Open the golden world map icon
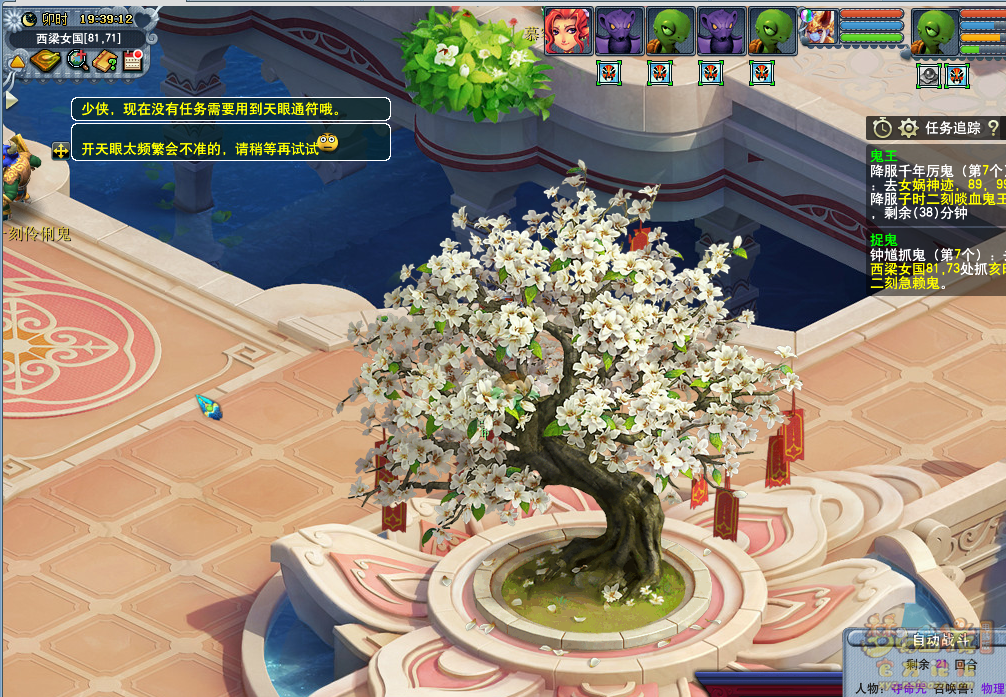The image size is (1006, 697). point(45,61)
